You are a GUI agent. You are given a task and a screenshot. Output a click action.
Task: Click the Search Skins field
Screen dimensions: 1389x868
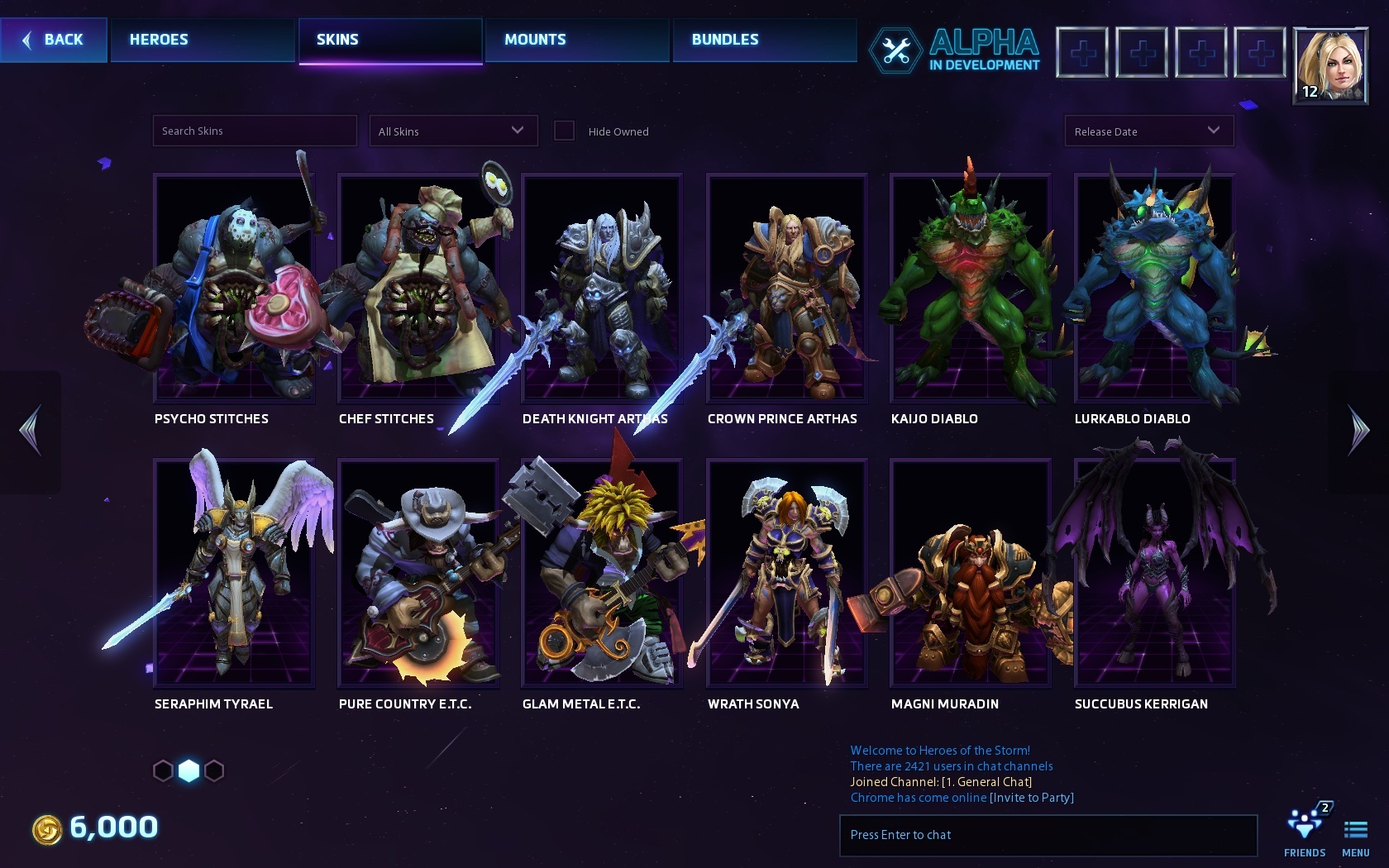point(255,131)
